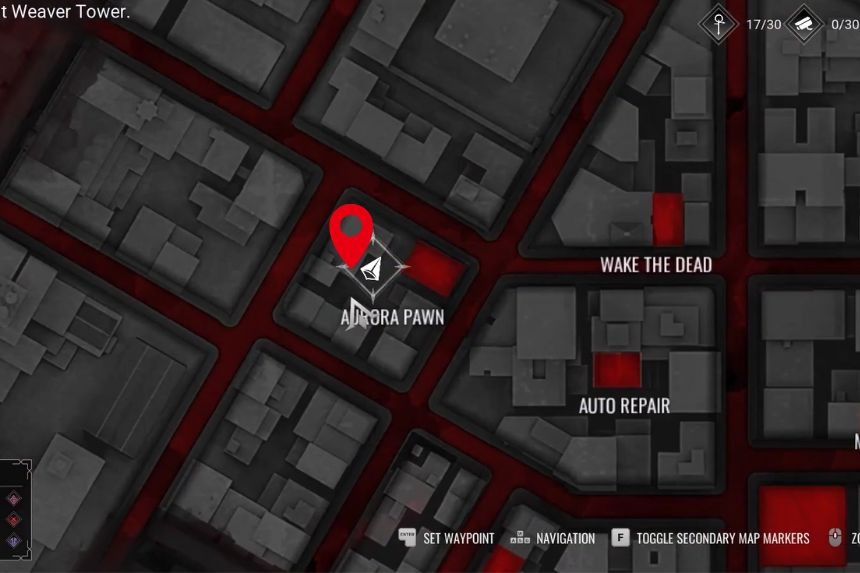The height and width of the screenshot is (573, 860).
Task: Click the white player arrow marker
Action: [x=373, y=268]
